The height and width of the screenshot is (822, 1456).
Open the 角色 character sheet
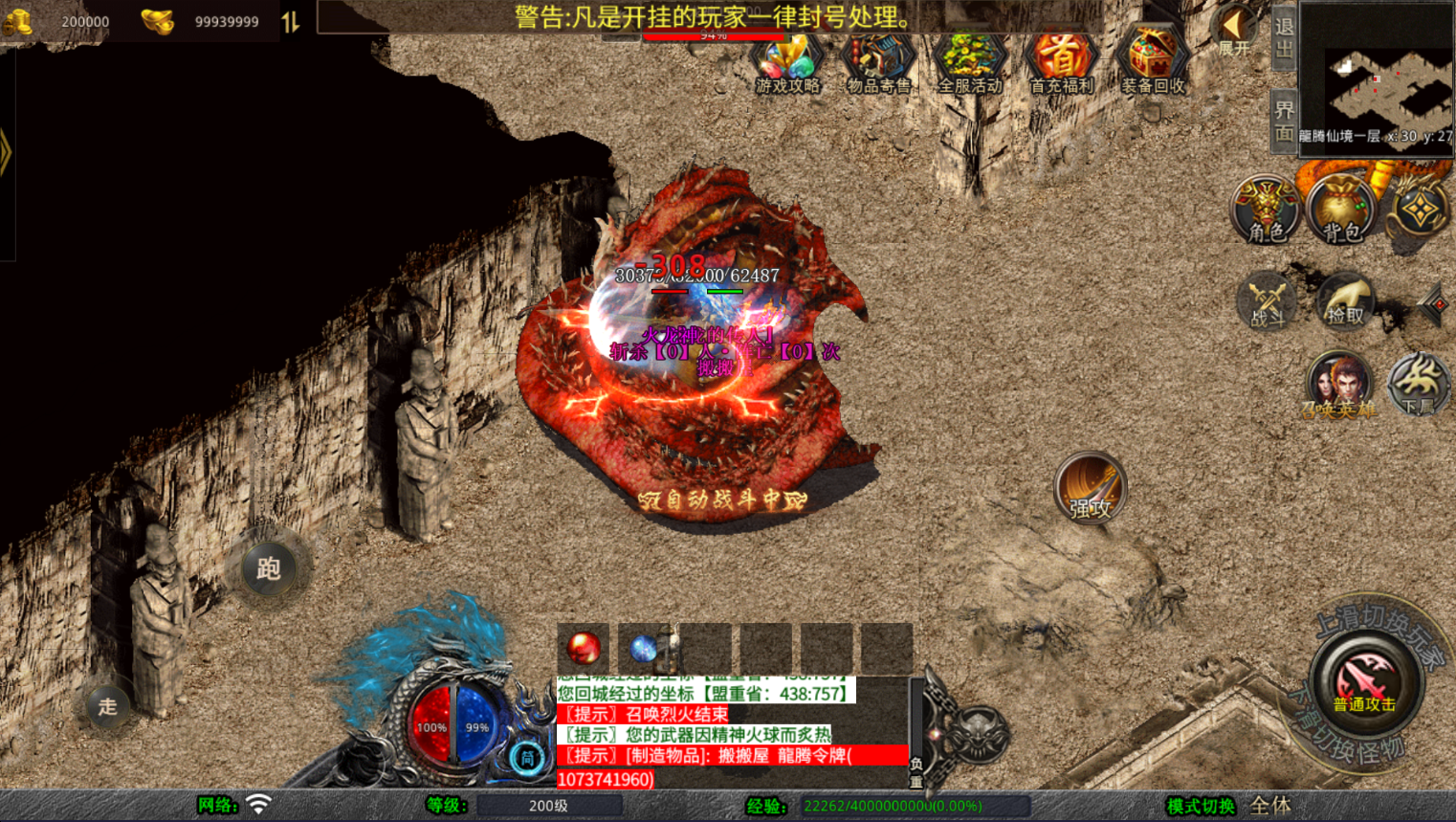click(x=1266, y=211)
